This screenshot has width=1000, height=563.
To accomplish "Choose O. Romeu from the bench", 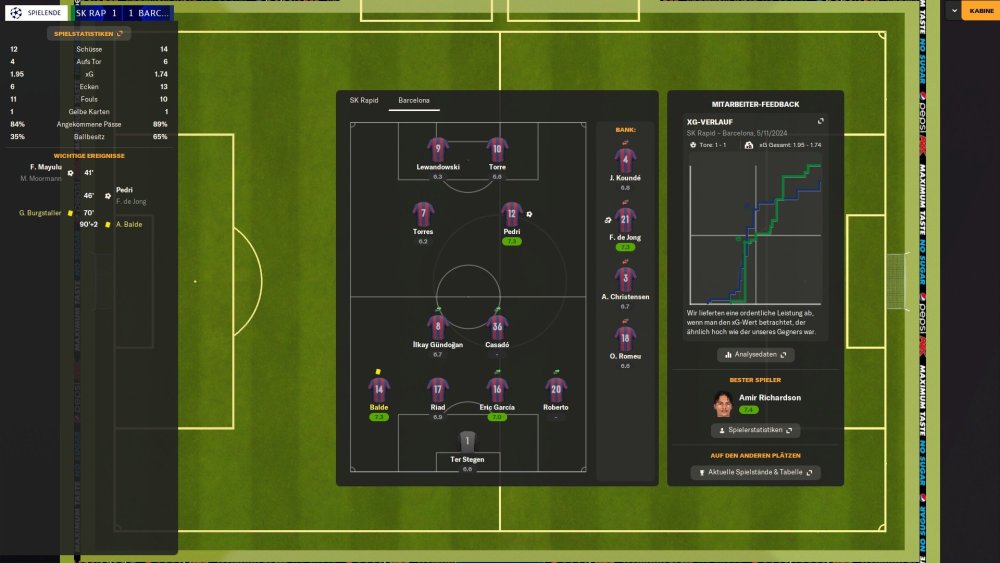I will [625, 339].
